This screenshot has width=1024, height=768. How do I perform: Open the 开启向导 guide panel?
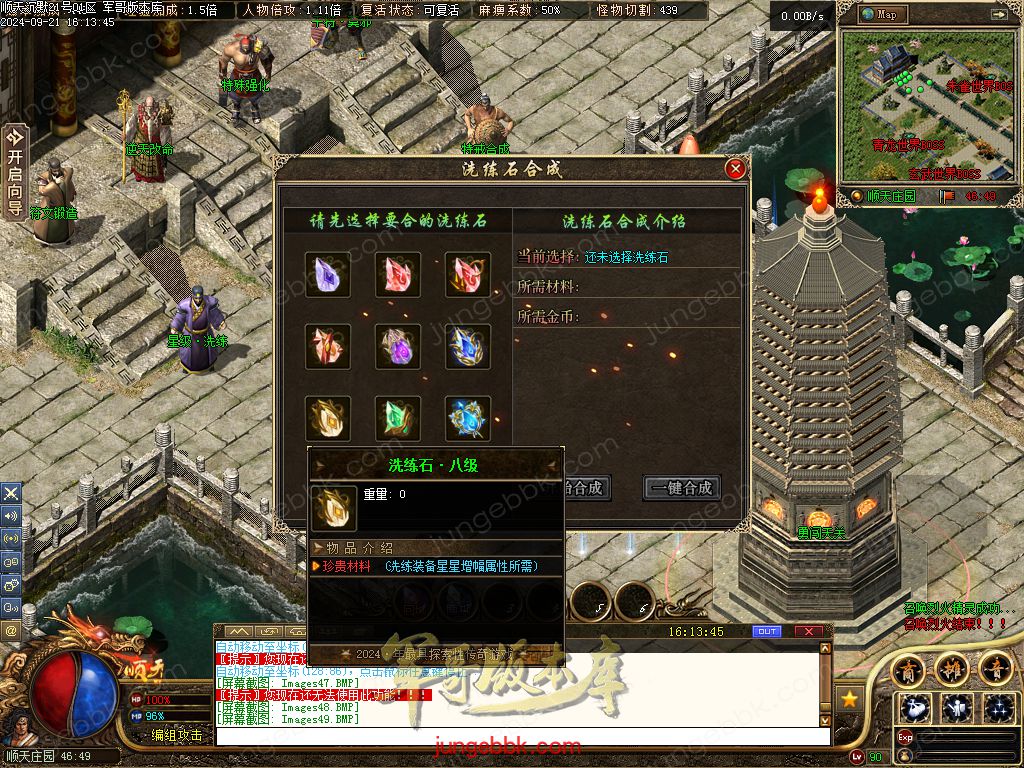[14, 171]
